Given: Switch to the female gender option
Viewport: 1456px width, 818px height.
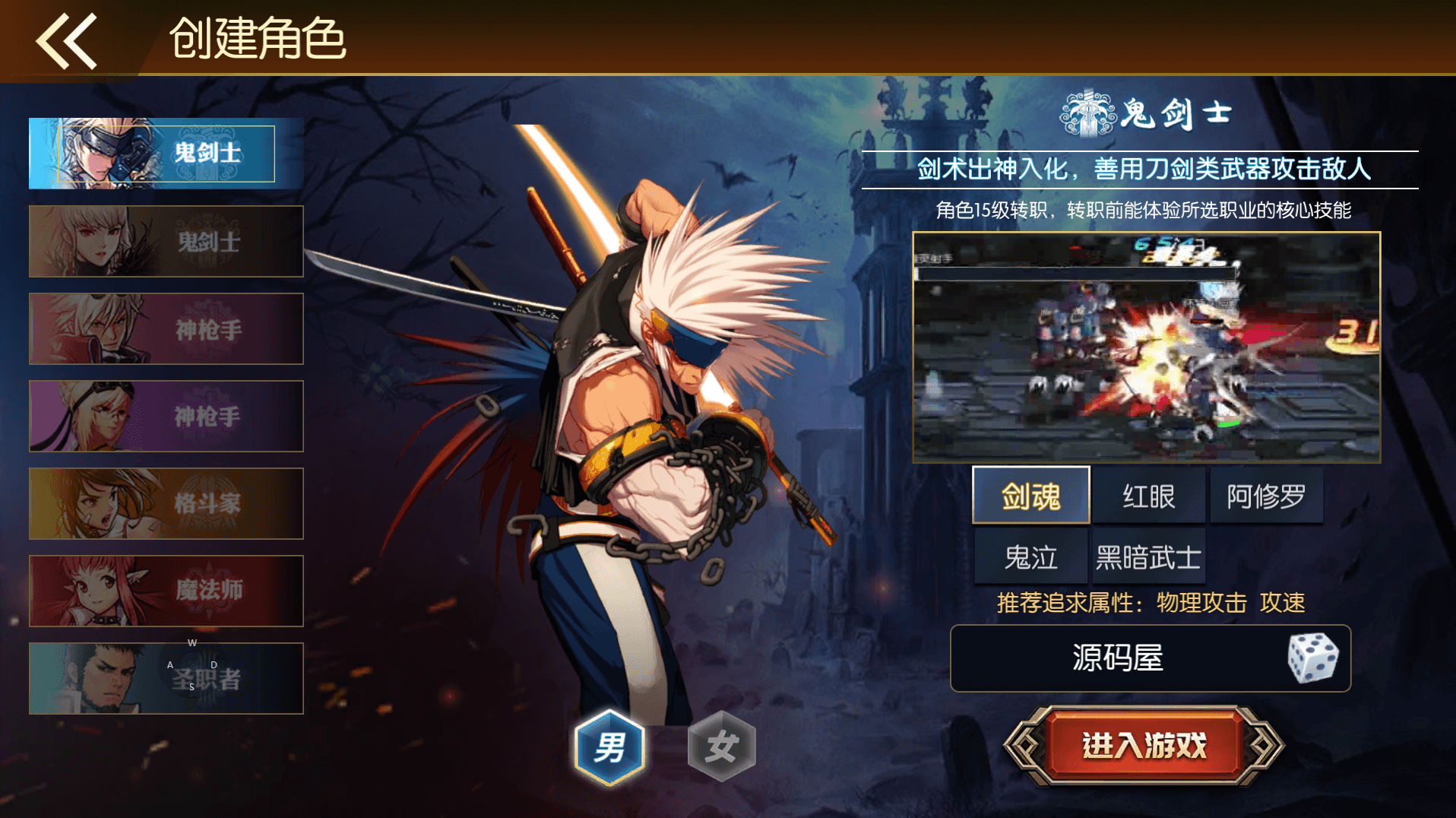Looking at the screenshot, I should point(723,747).
